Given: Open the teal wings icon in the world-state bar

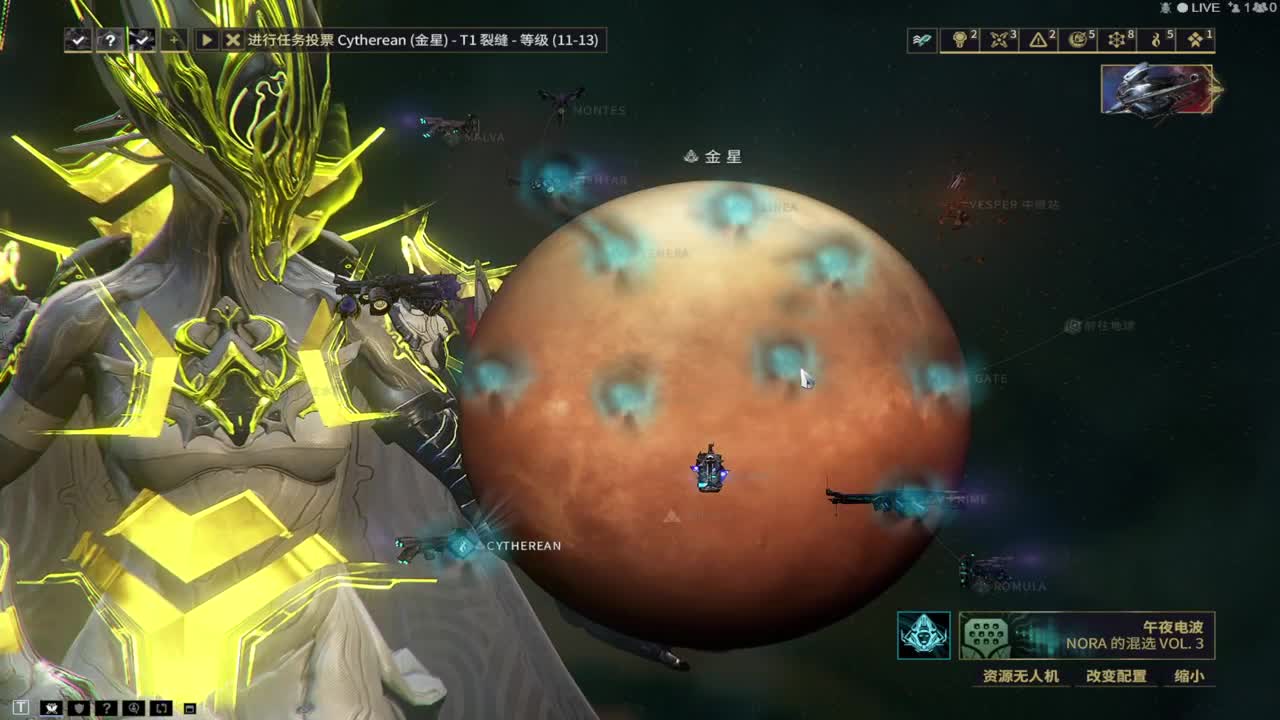Looking at the screenshot, I should click(922, 40).
